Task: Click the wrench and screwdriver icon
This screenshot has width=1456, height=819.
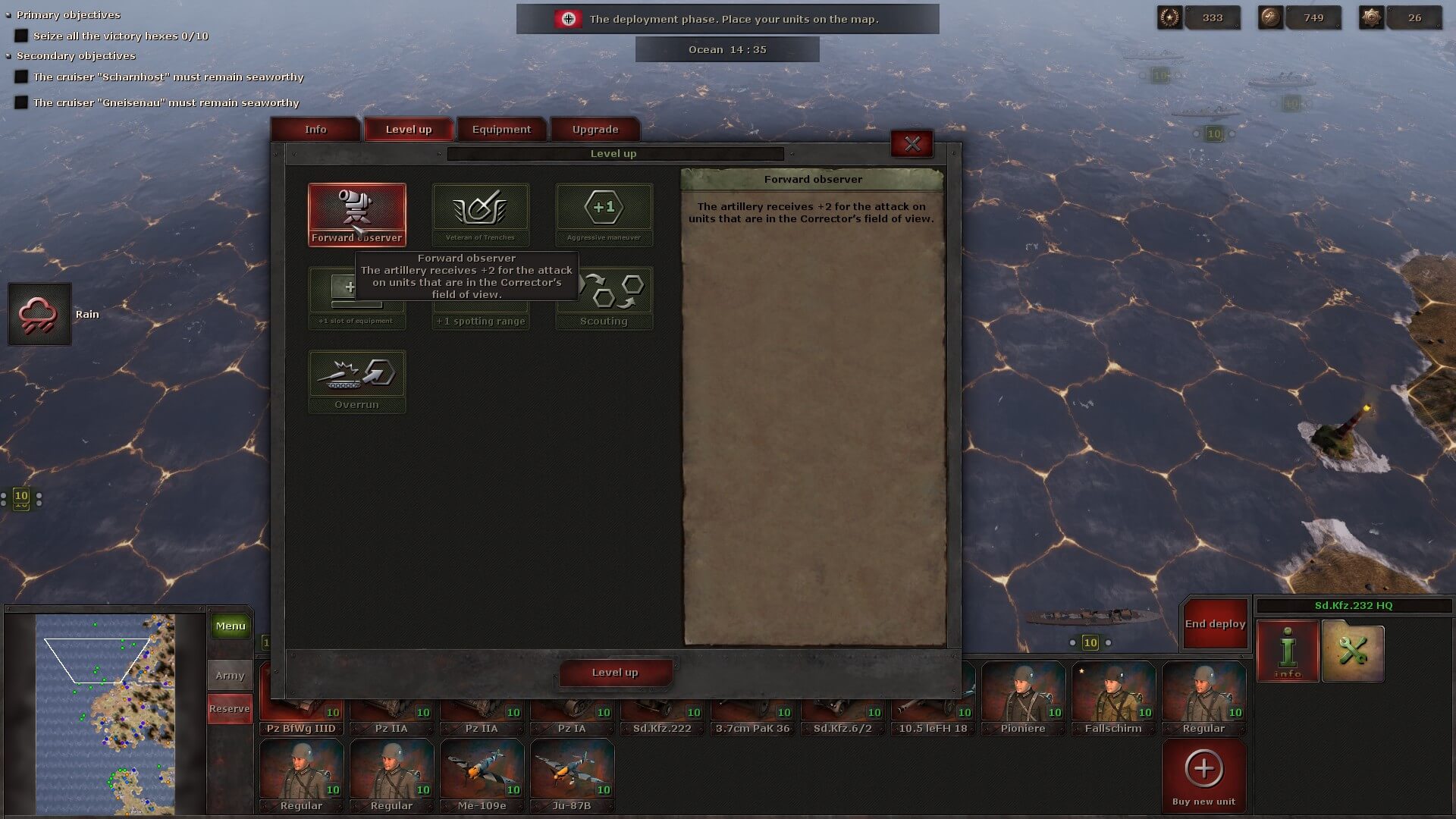Action: 1353,651
